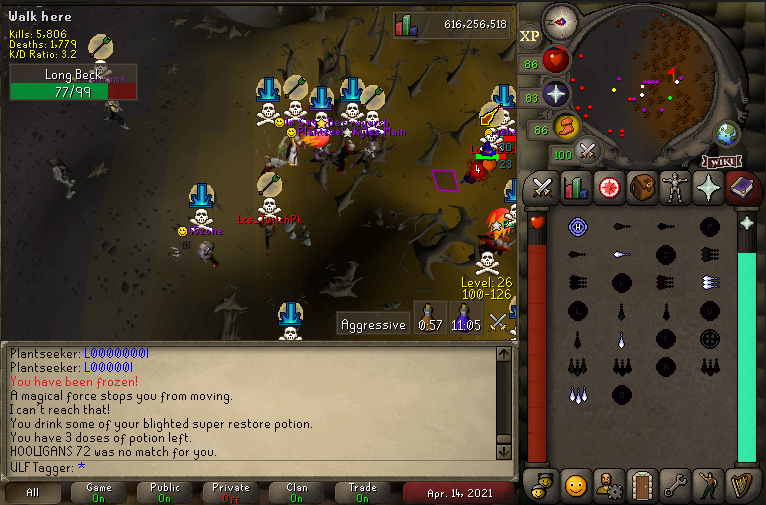The width and height of the screenshot is (766, 505).
Task: Switch to the Prayer tab
Action: click(x=709, y=187)
